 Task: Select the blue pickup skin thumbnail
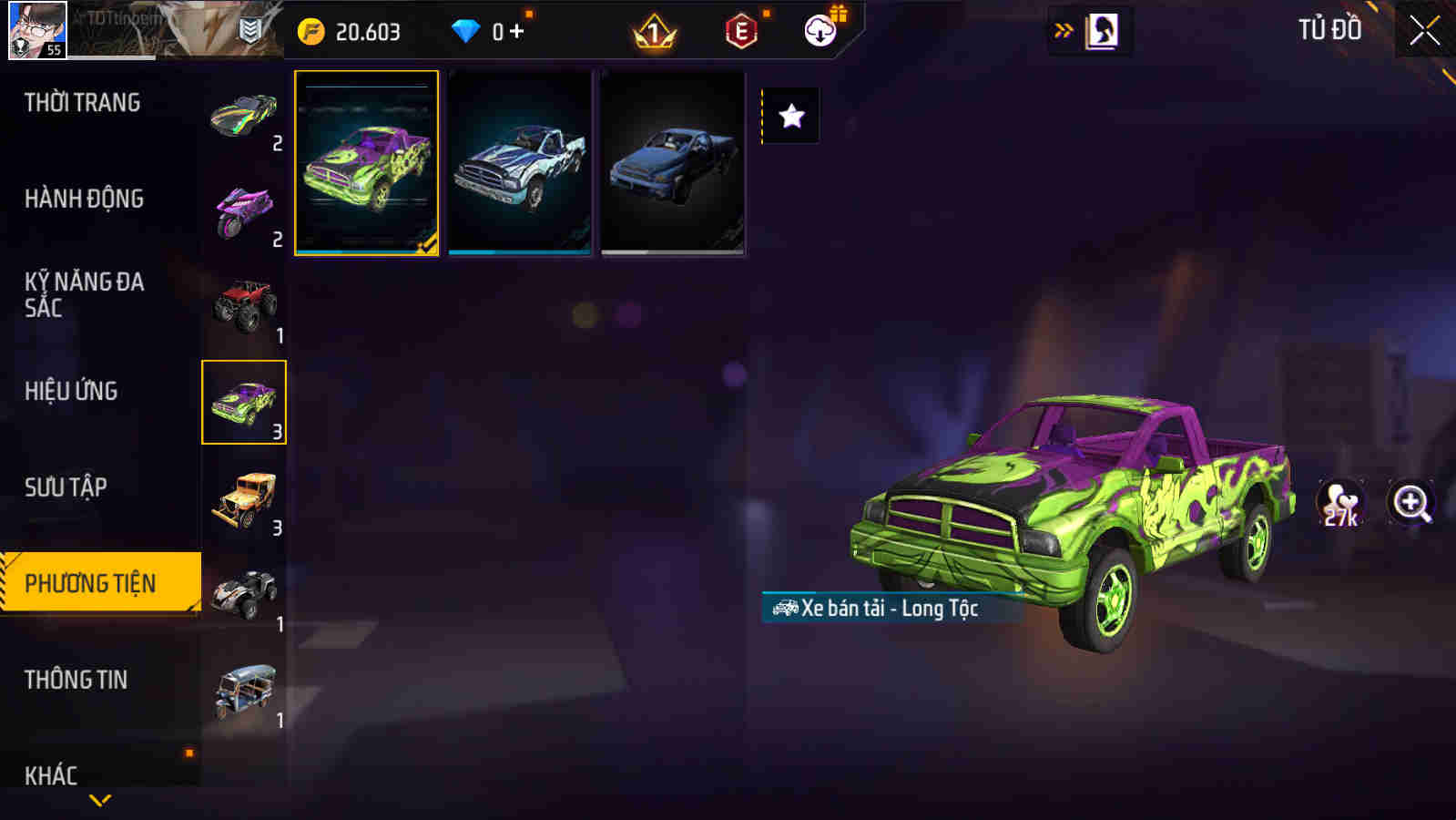pos(519,164)
